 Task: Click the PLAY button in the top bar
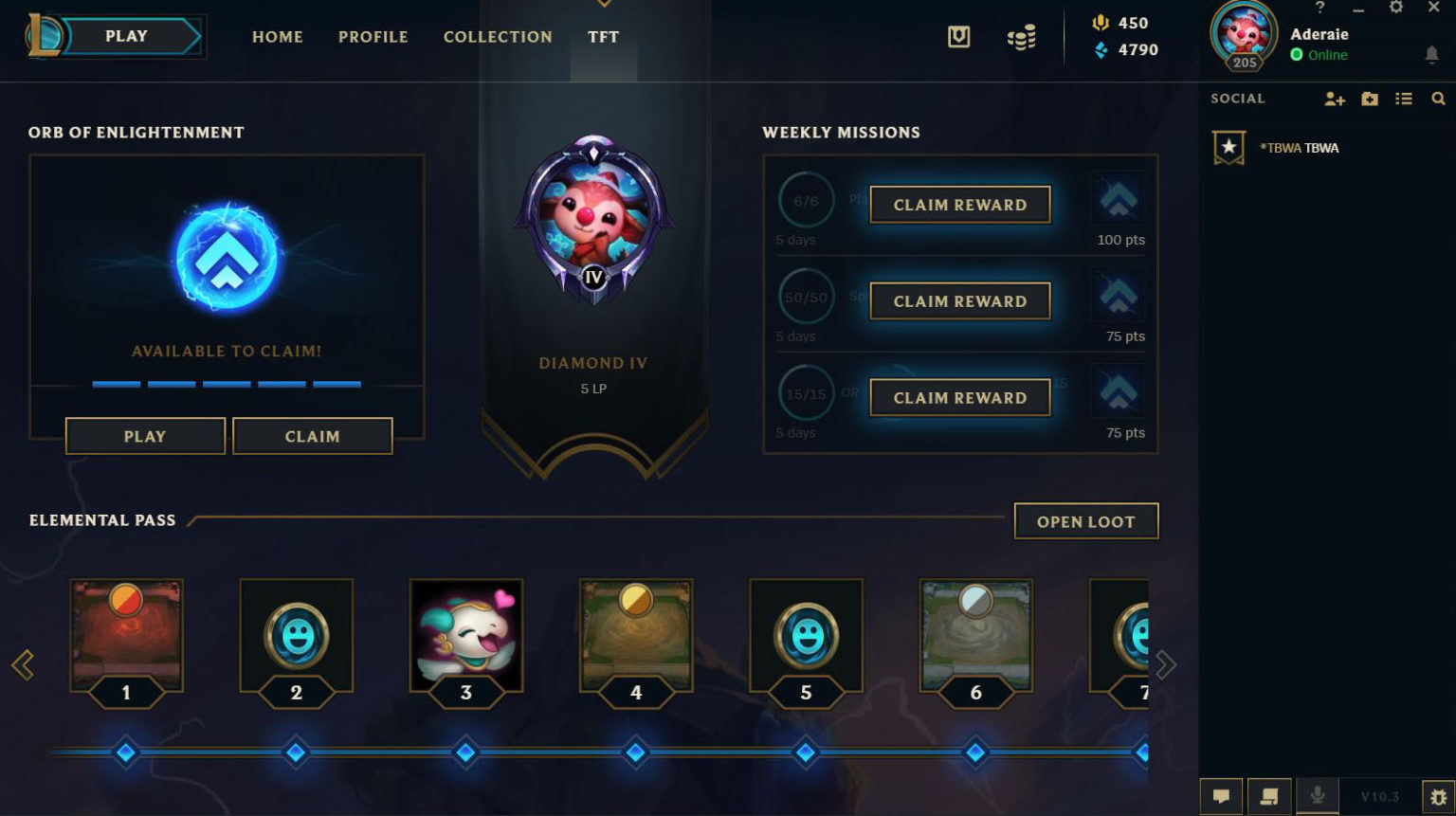tap(127, 36)
